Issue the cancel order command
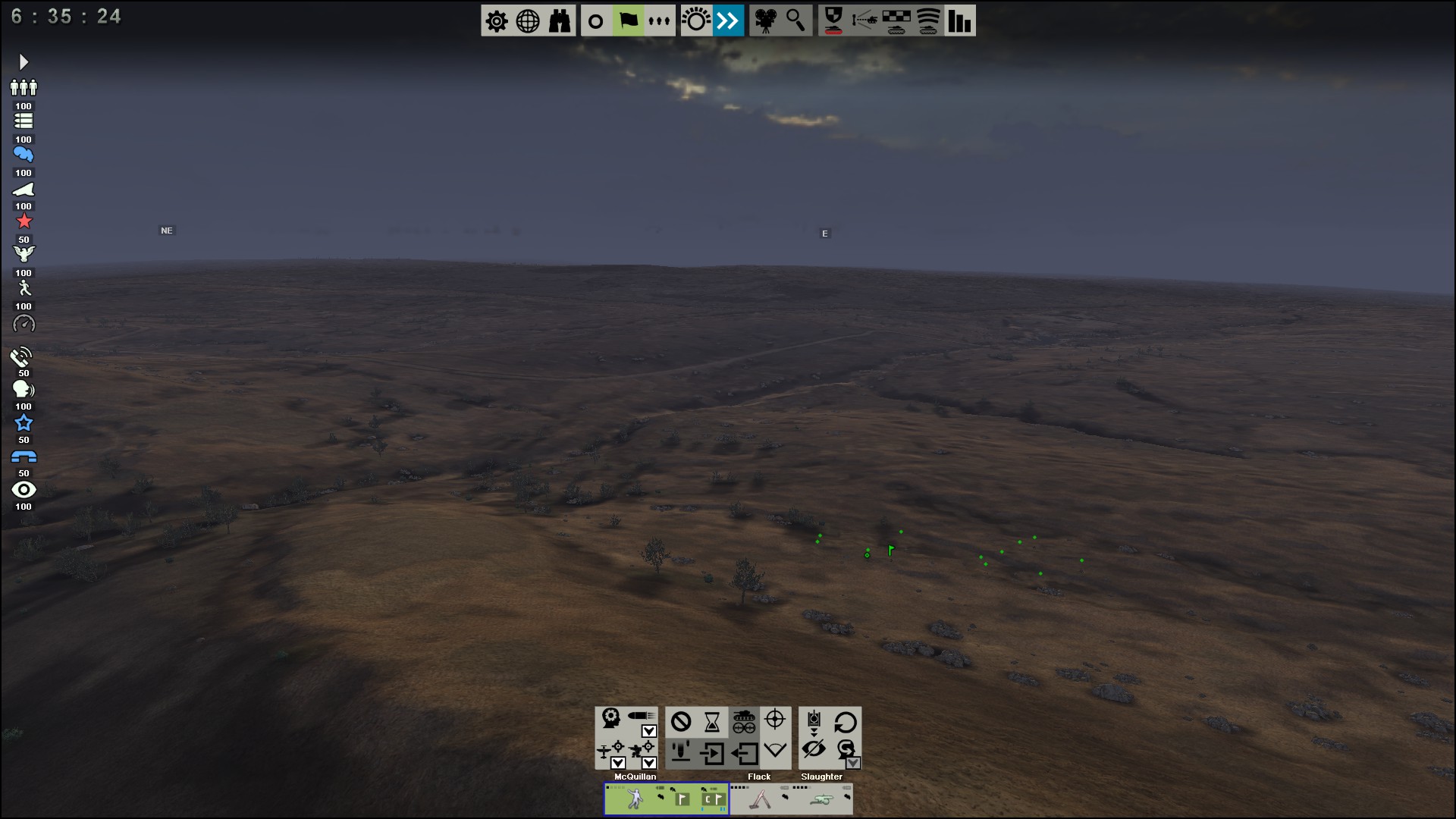The height and width of the screenshot is (819, 1456). pyautogui.click(x=681, y=721)
